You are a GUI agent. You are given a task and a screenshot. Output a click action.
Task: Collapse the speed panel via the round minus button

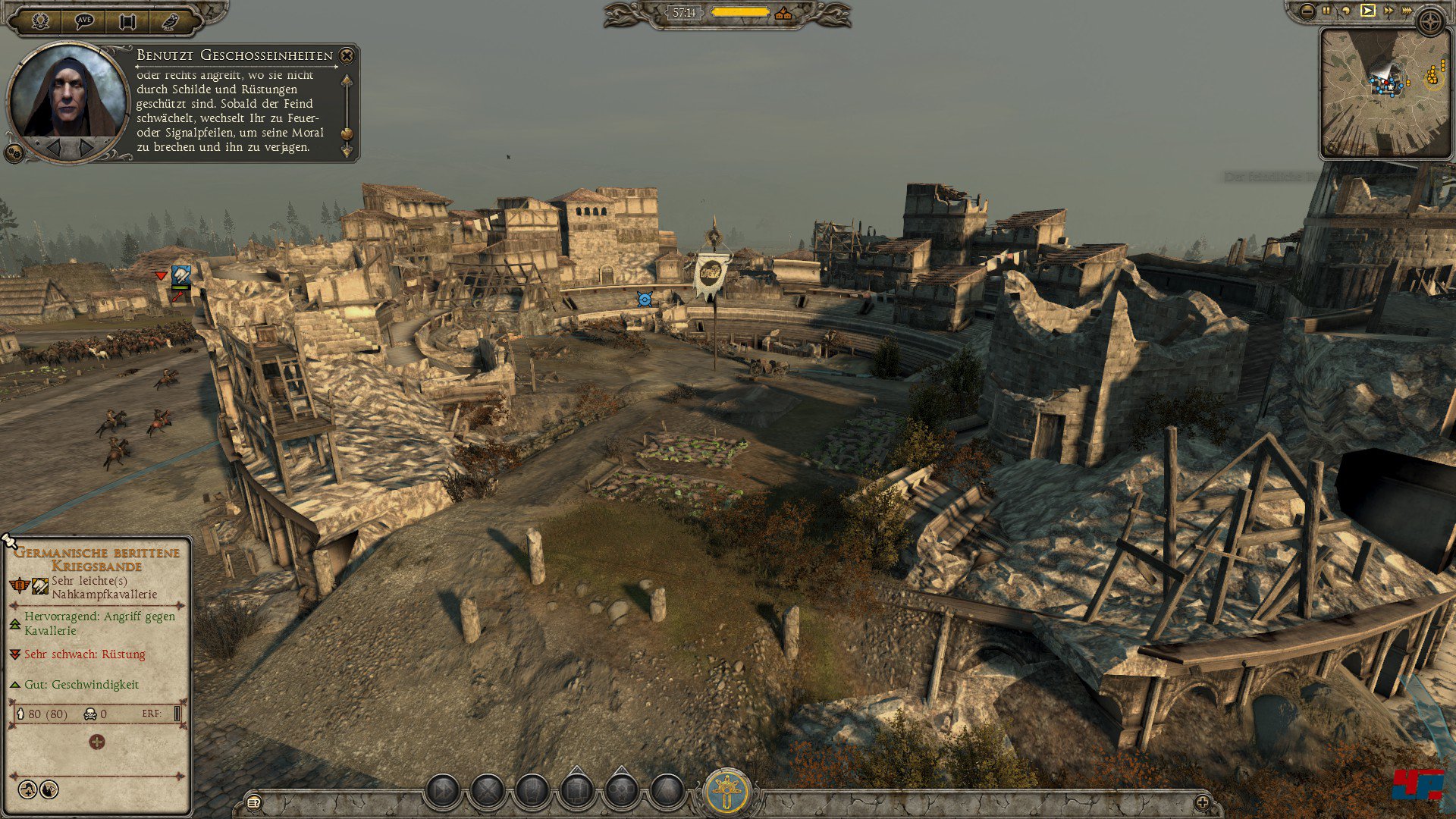(x=1307, y=11)
